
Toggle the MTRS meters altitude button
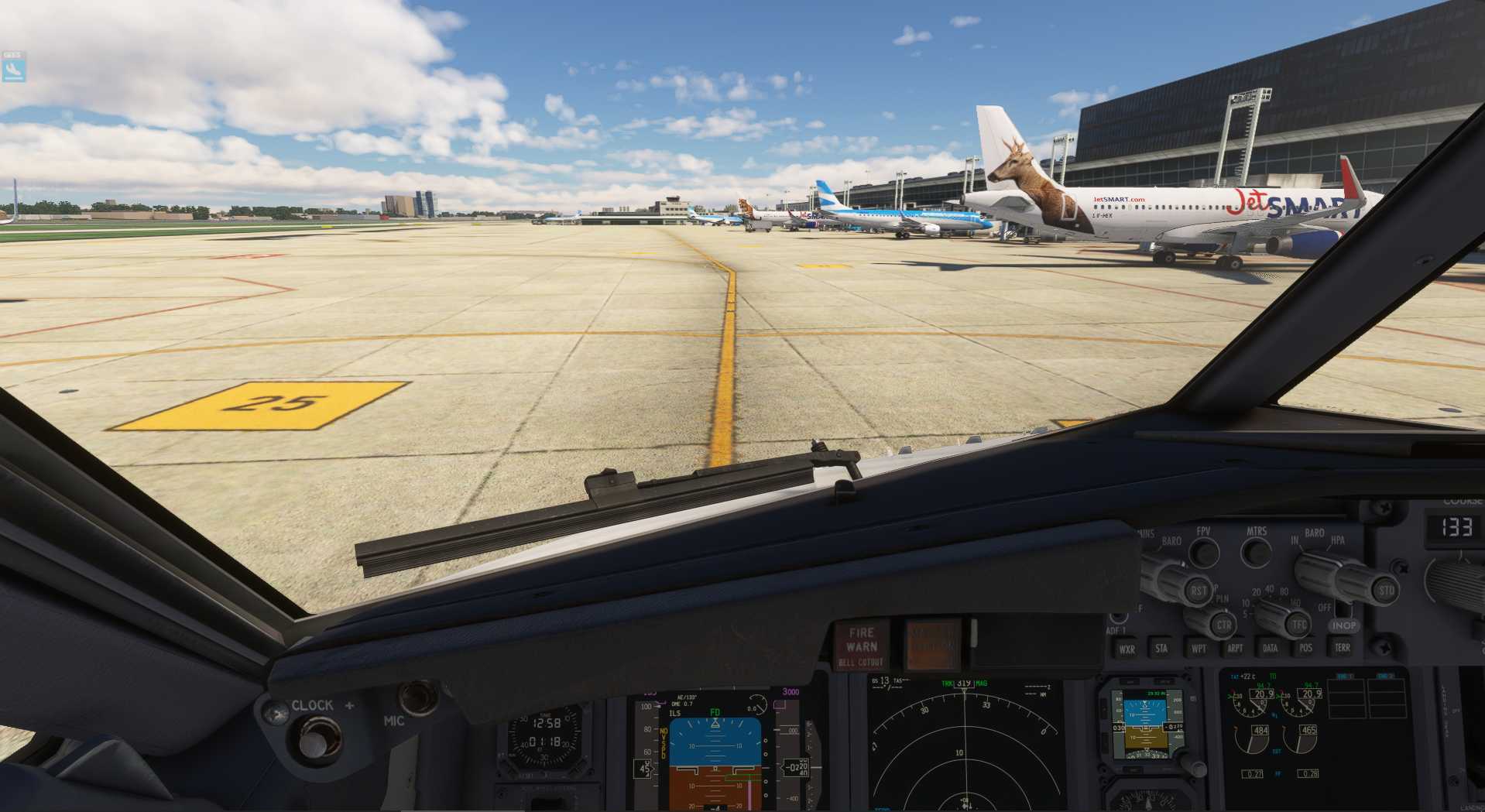pos(1256,551)
